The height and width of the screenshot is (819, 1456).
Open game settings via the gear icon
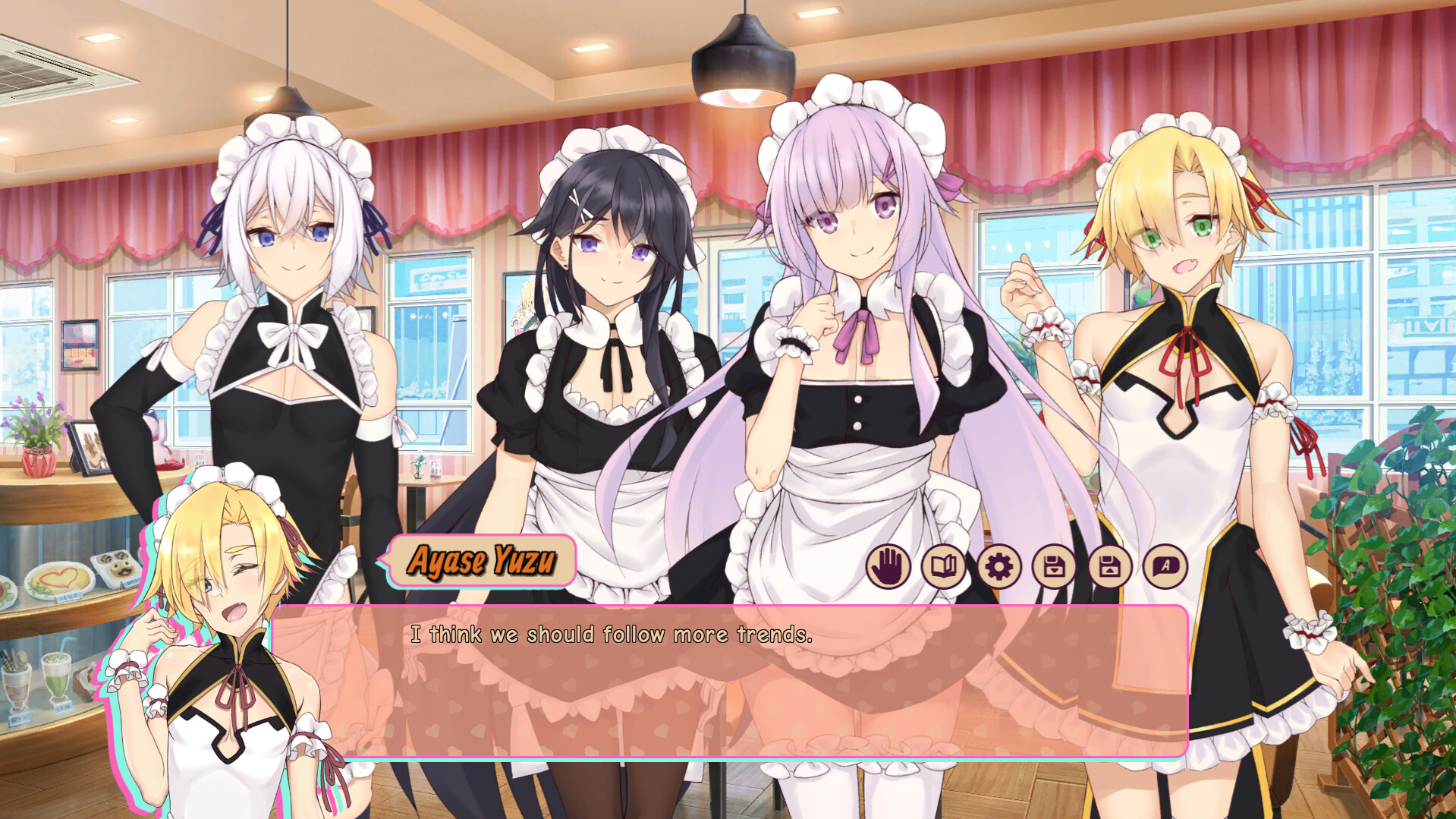coord(998,567)
